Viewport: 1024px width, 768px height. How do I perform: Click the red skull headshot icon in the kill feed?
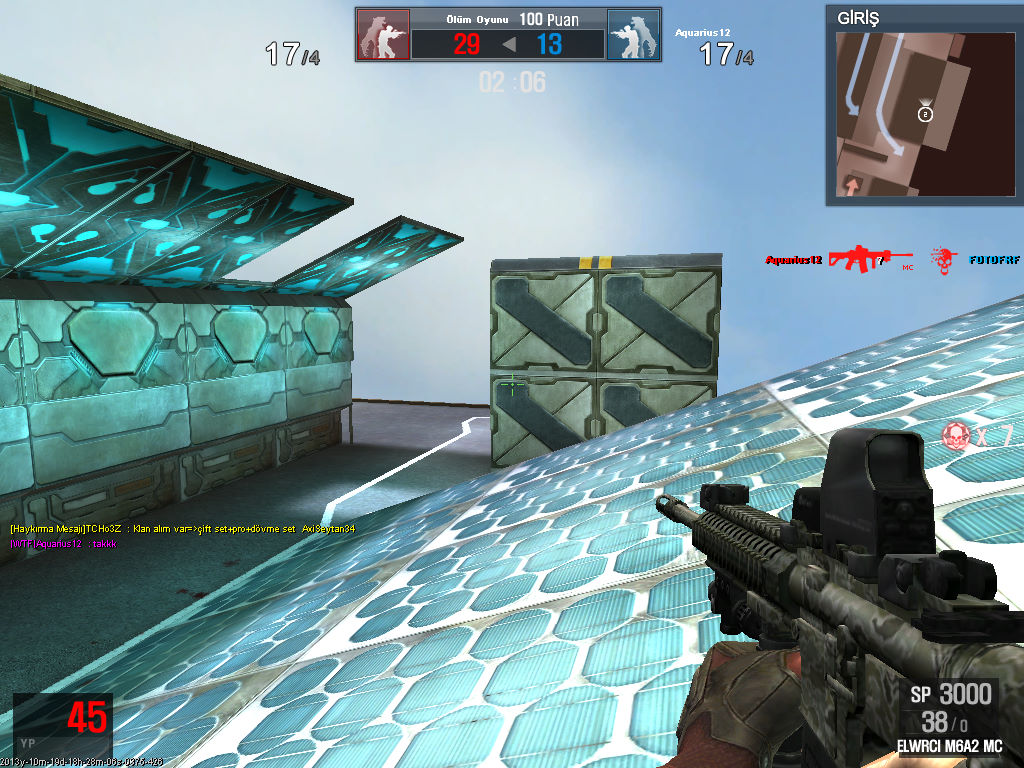pos(943,260)
